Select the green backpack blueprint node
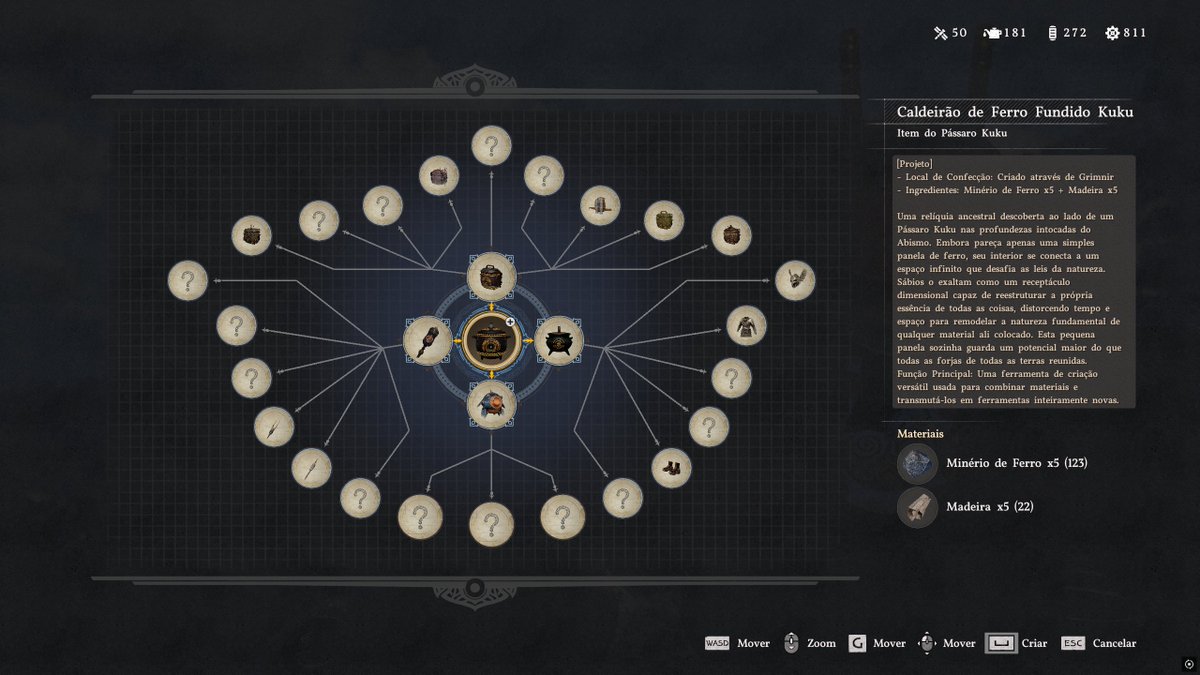Viewport: 1200px width, 675px height. [663, 220]
